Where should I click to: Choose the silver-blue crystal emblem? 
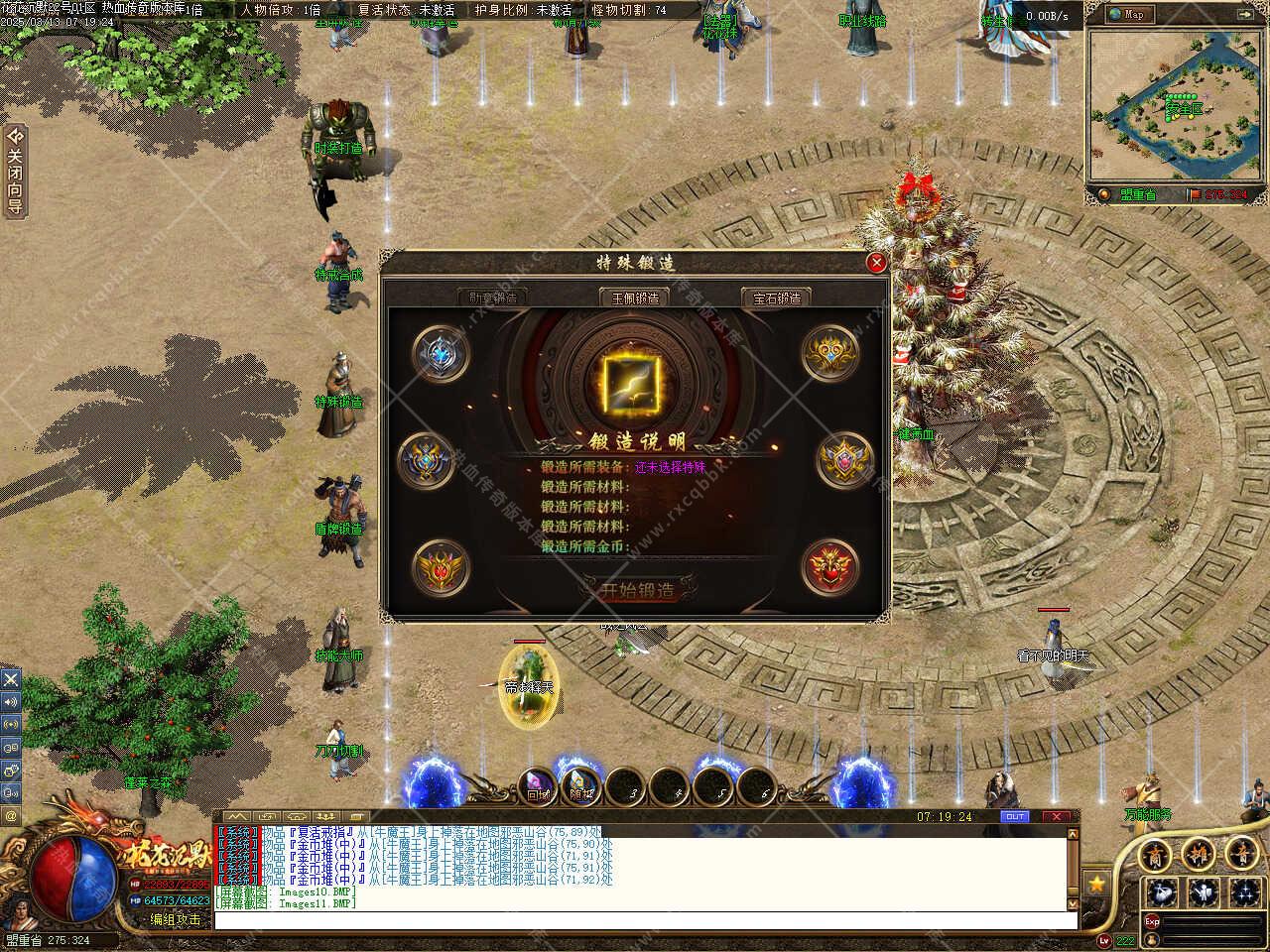point(440,354)
